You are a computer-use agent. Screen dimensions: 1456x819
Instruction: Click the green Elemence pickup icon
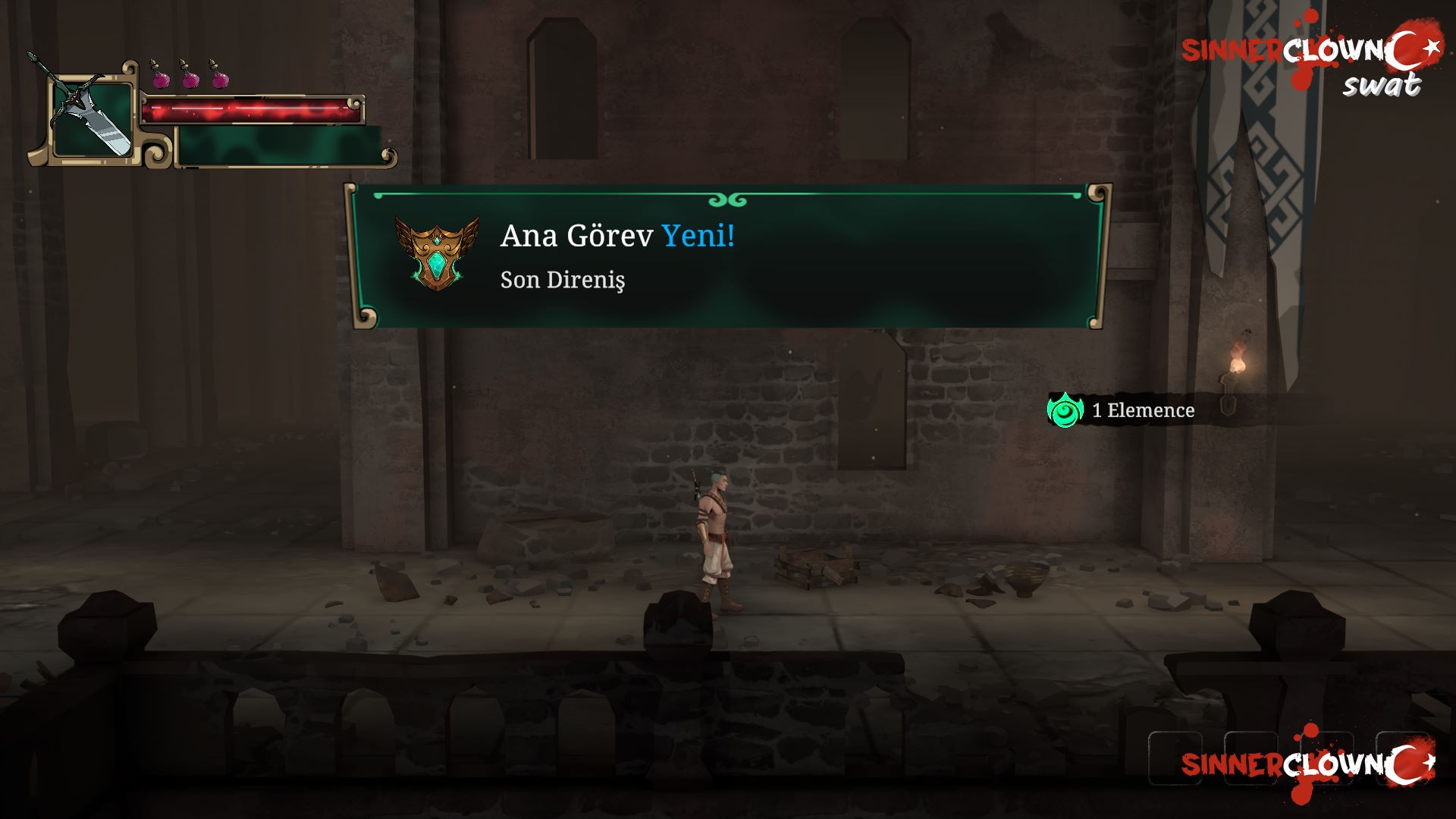[x=1065, y=410]
